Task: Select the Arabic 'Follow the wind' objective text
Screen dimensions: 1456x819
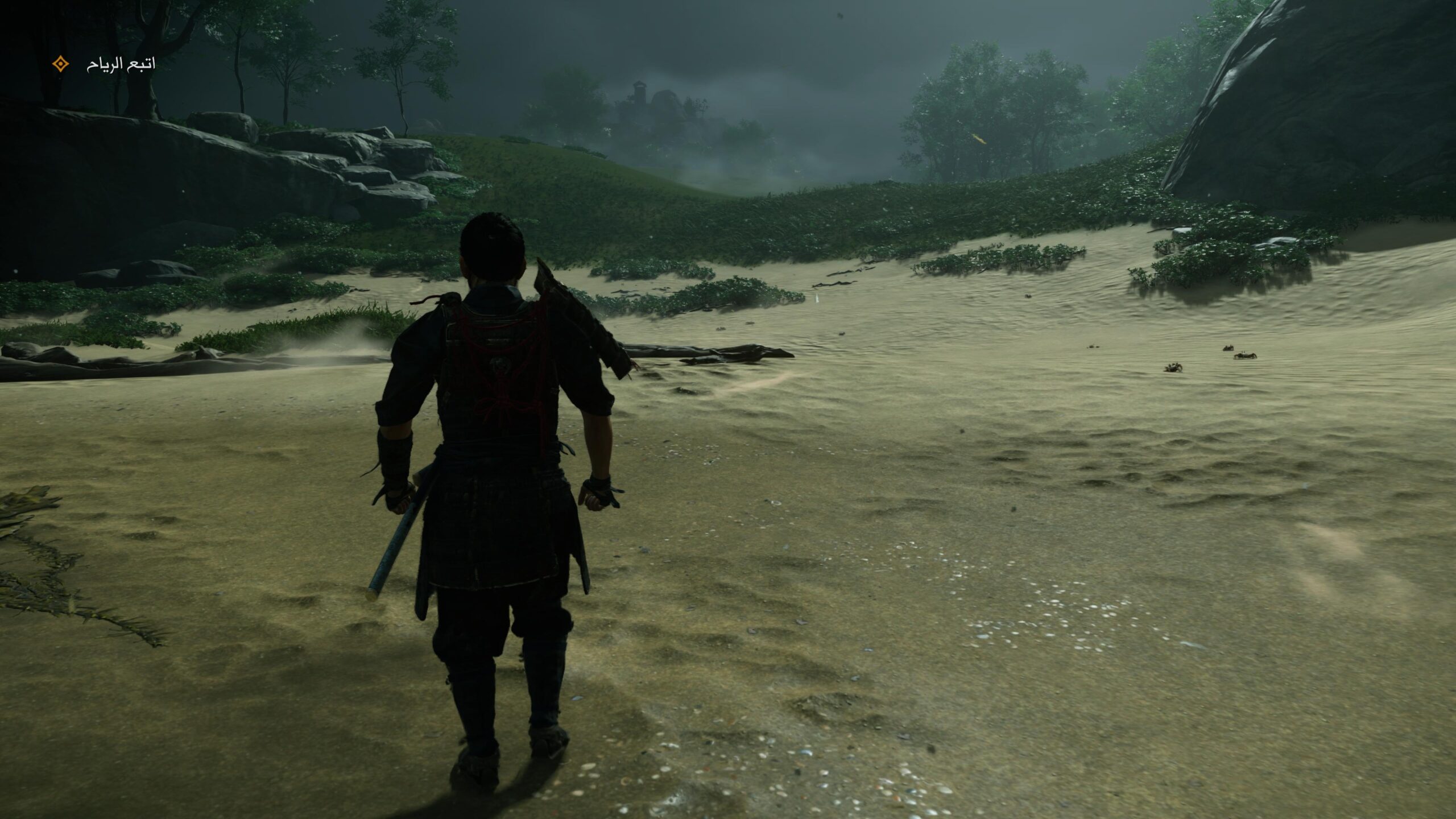Action: click(121, 64)
